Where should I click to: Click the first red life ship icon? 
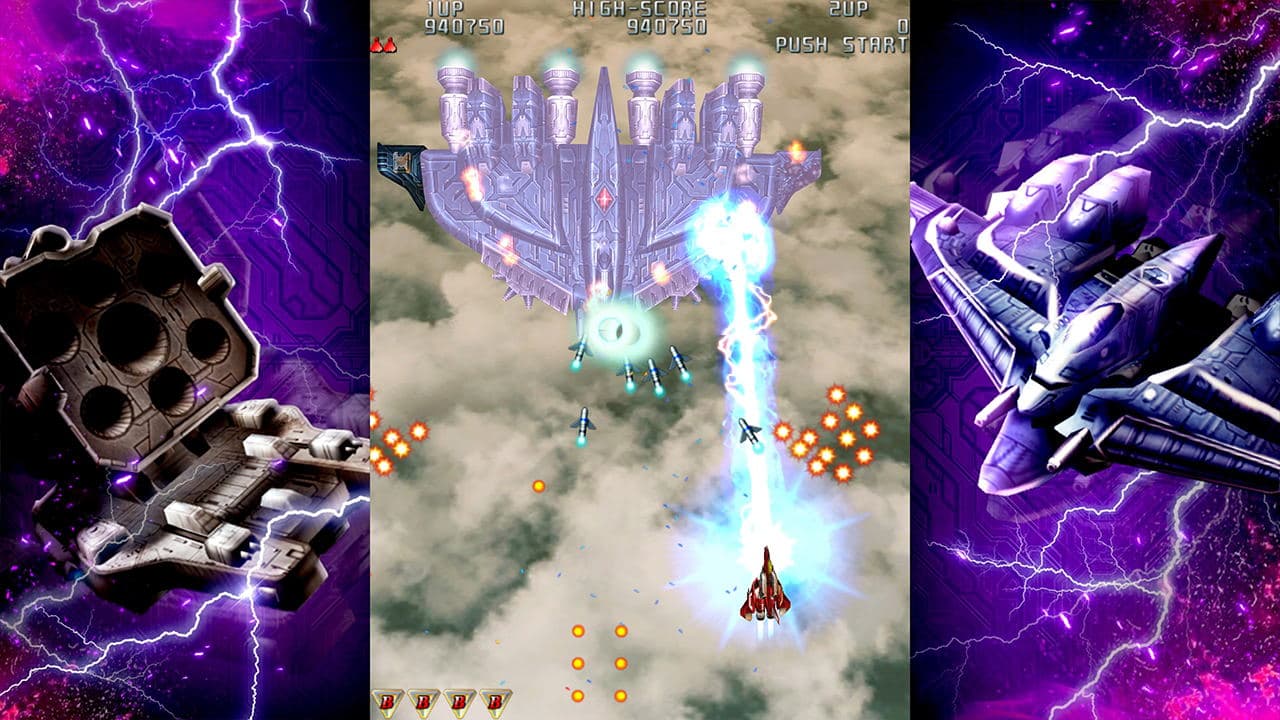click(376, 44)
